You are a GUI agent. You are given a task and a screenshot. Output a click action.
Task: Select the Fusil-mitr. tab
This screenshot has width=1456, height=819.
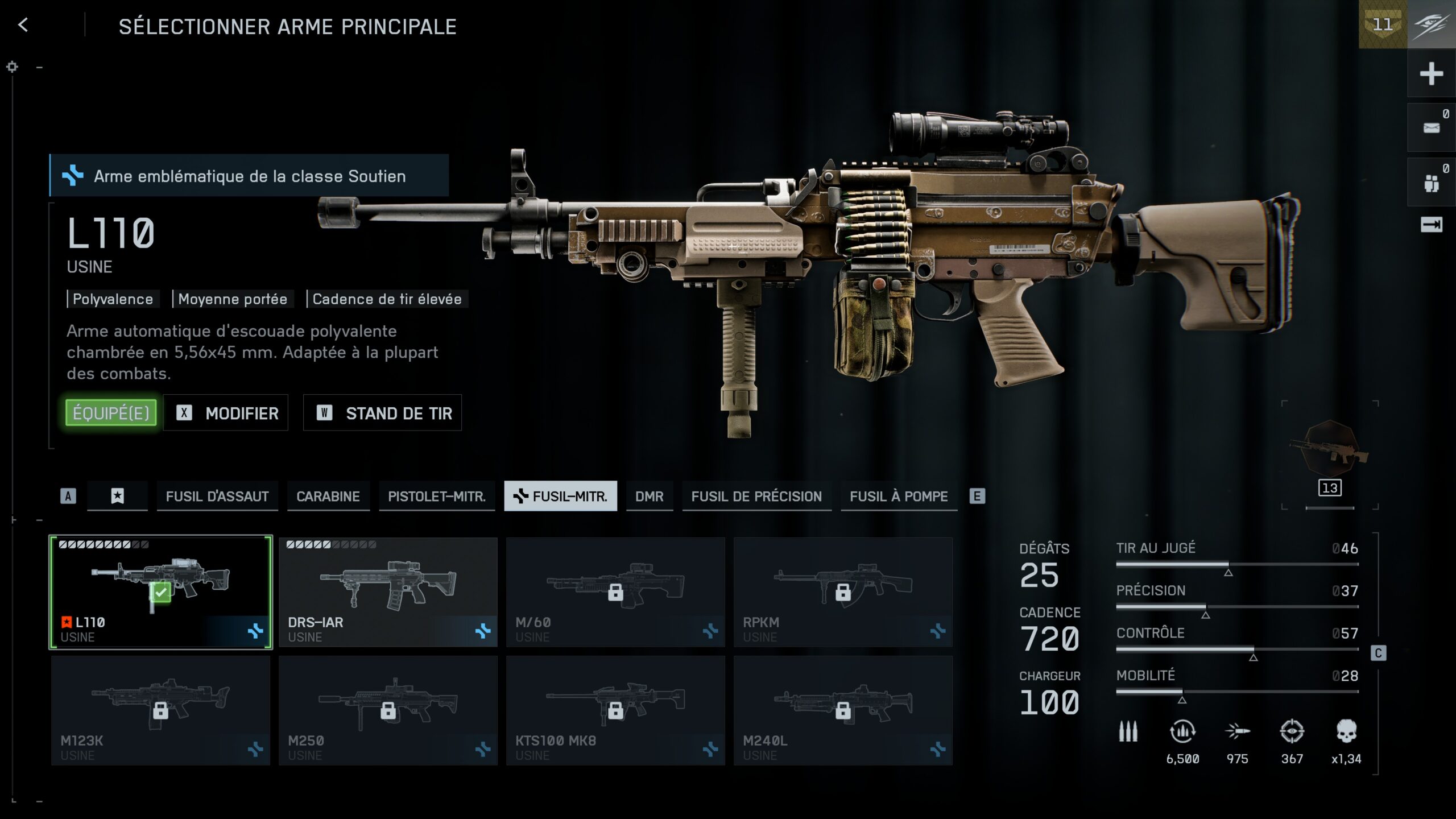tap(561, 497)
